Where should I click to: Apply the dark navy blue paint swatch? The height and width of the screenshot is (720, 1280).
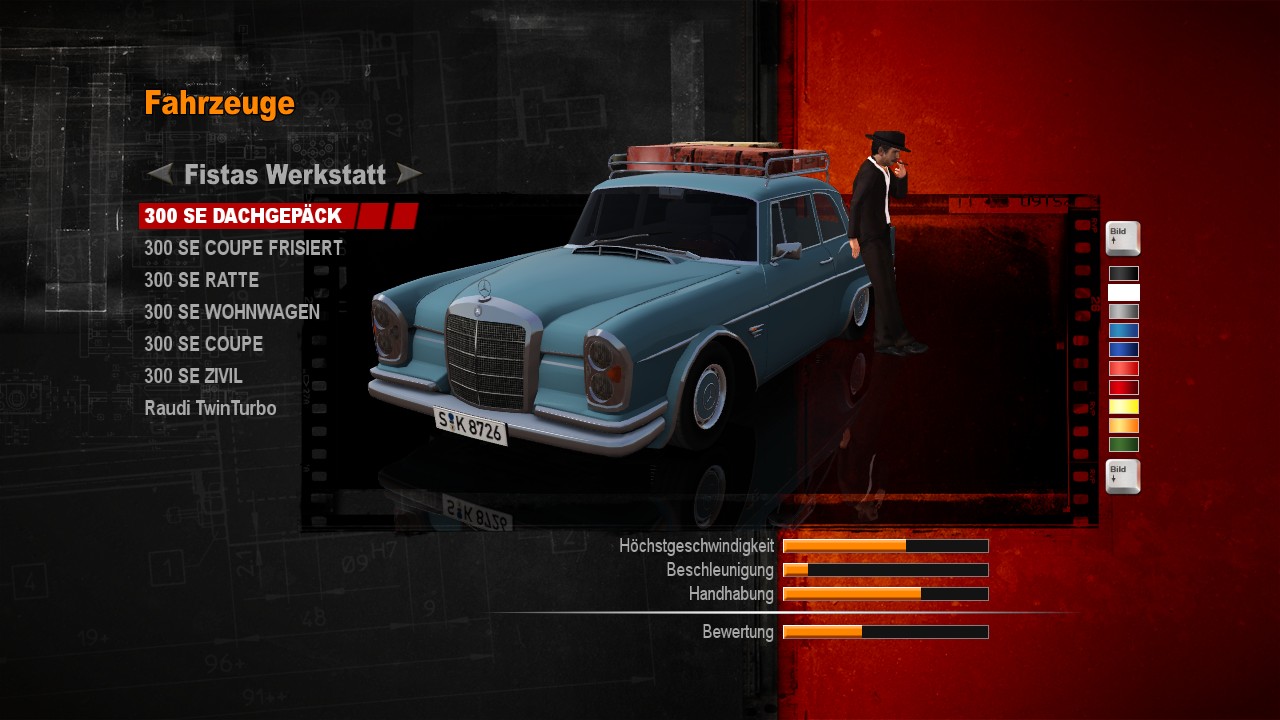(1123, 349)
